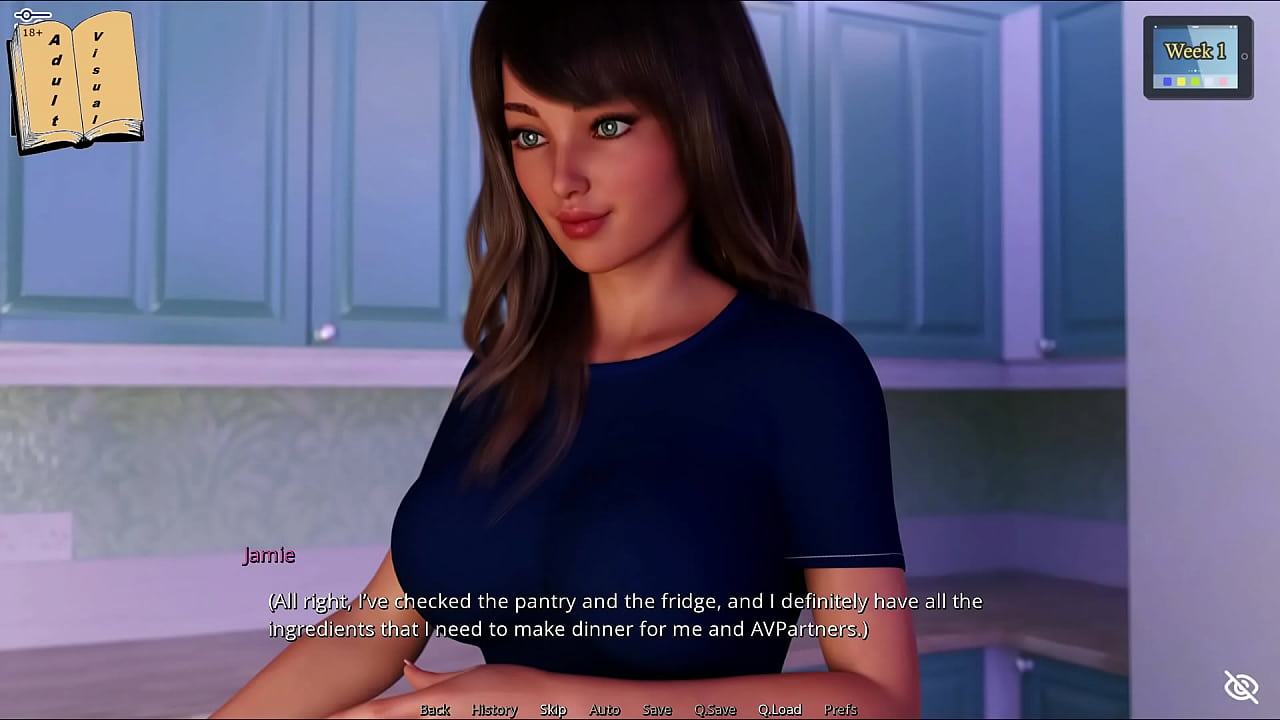
Task: Quick save with Q.Save
Action: [x=715, y=710]
